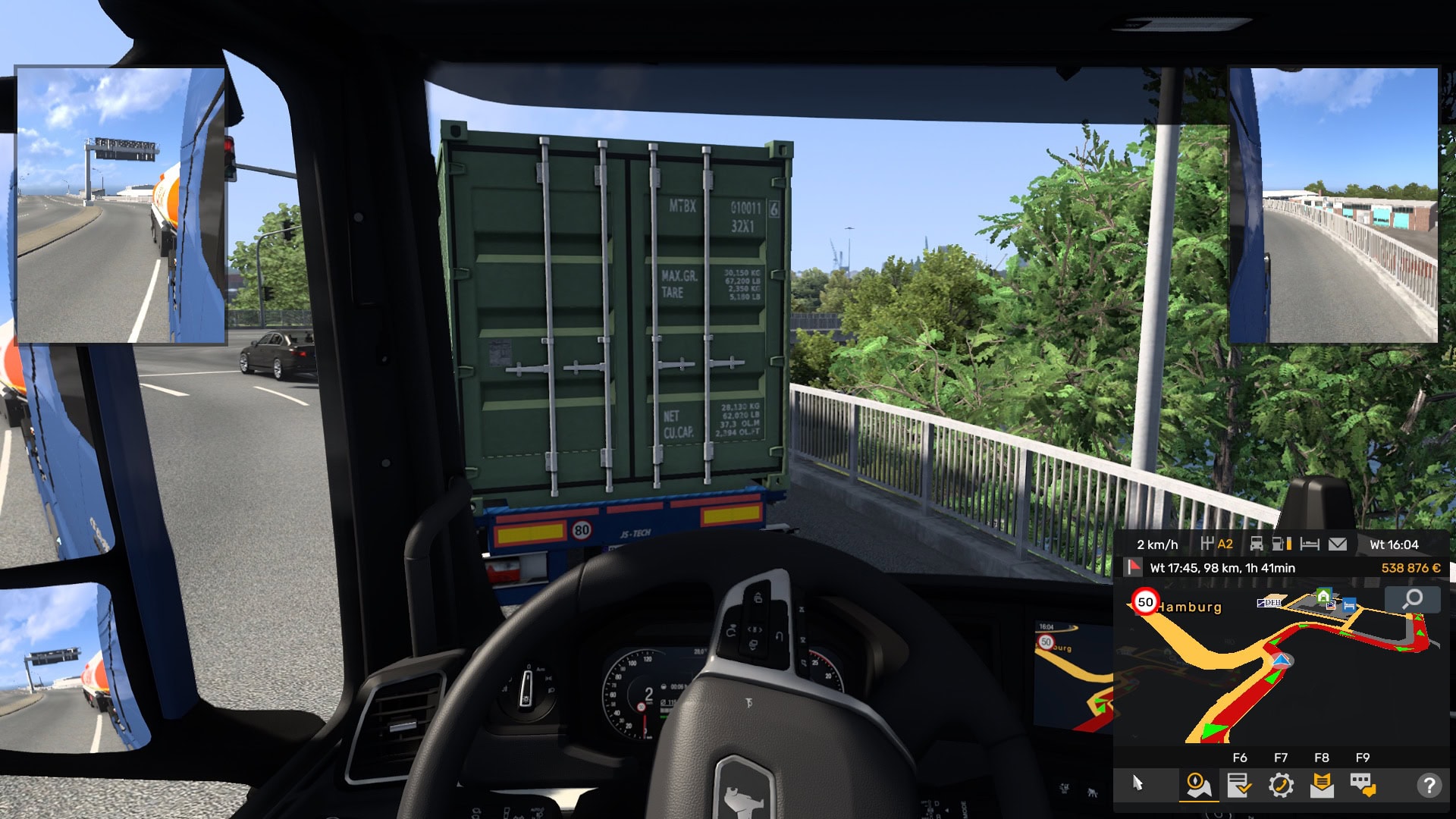Open the GPS navigation page in the route advisor

(1200, 783)
